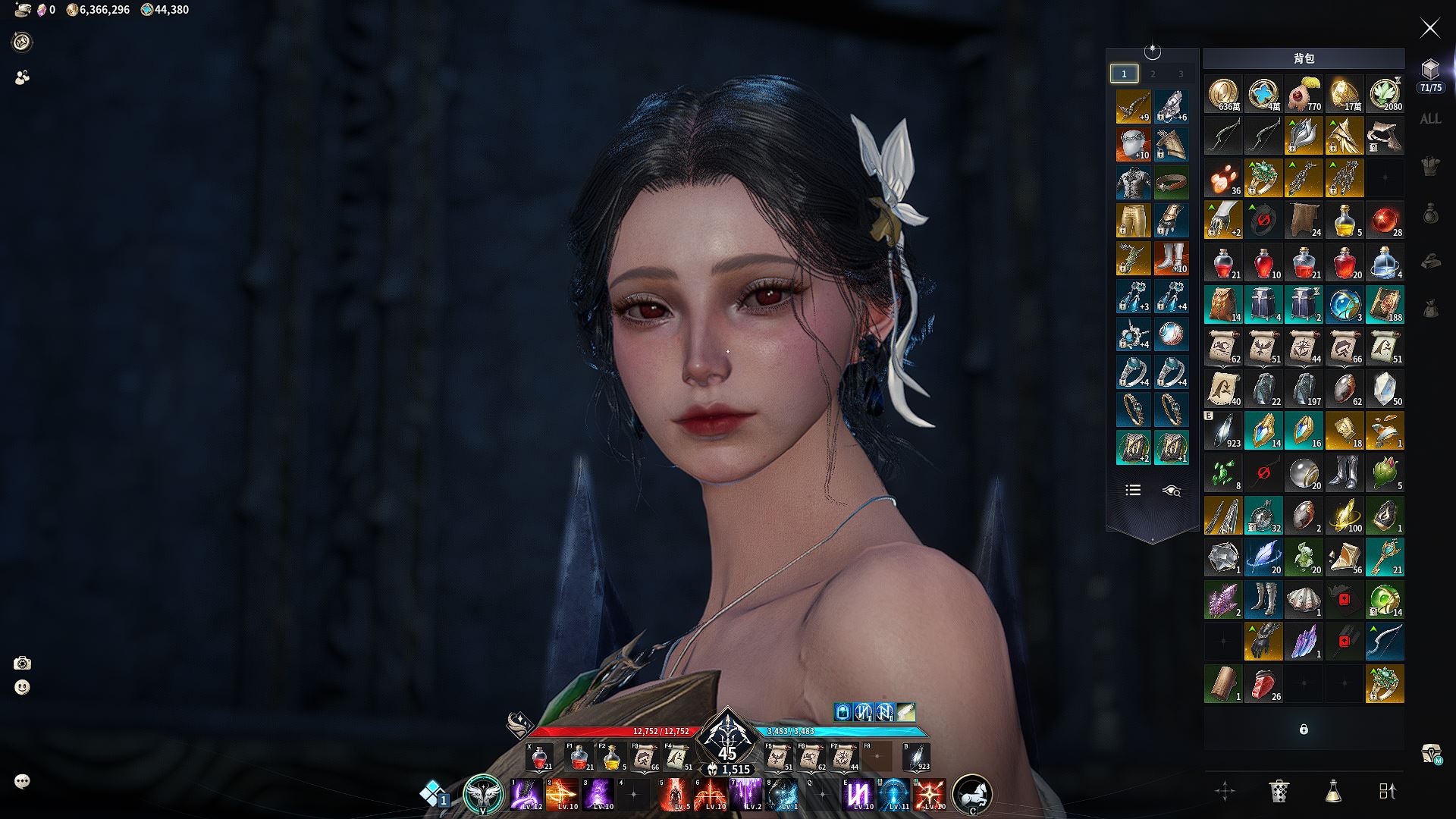Image resolution: width=1456 pixels, height=819 pixels.
Task: Toggle the eye appearance preview button
Action: click(x=1171, y=491)
